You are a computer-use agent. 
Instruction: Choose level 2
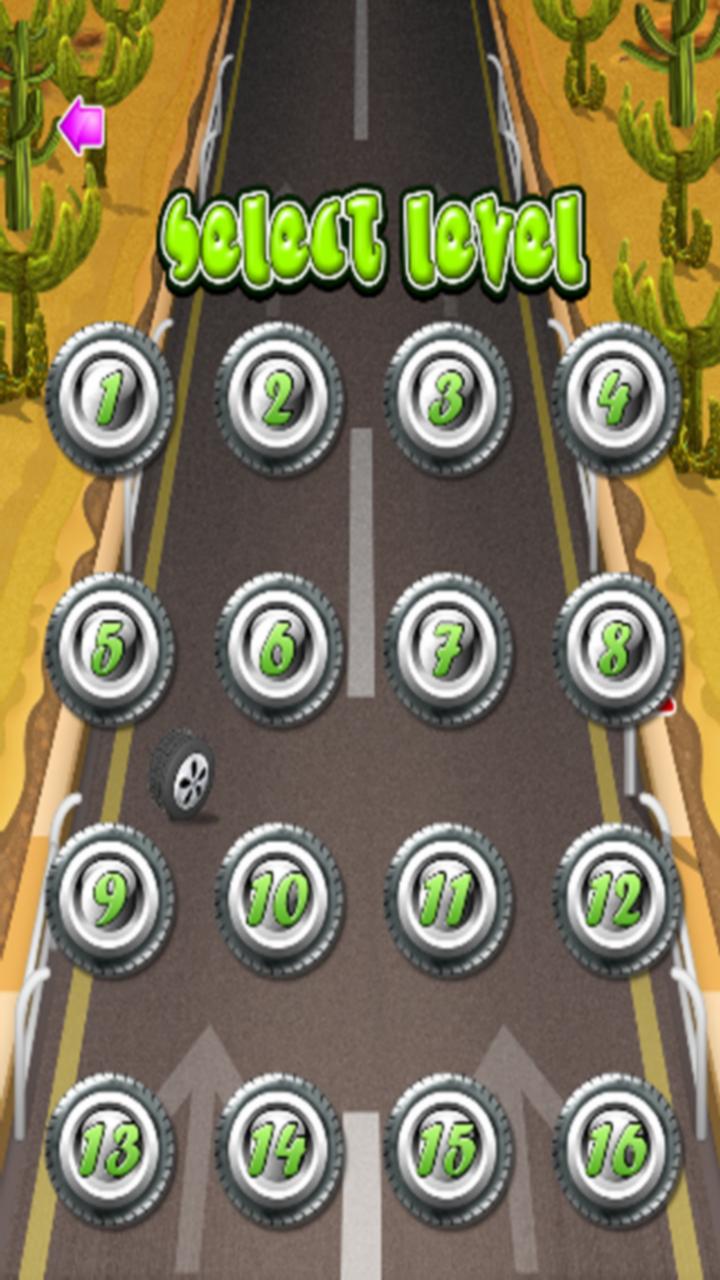(x=279, y=398)
